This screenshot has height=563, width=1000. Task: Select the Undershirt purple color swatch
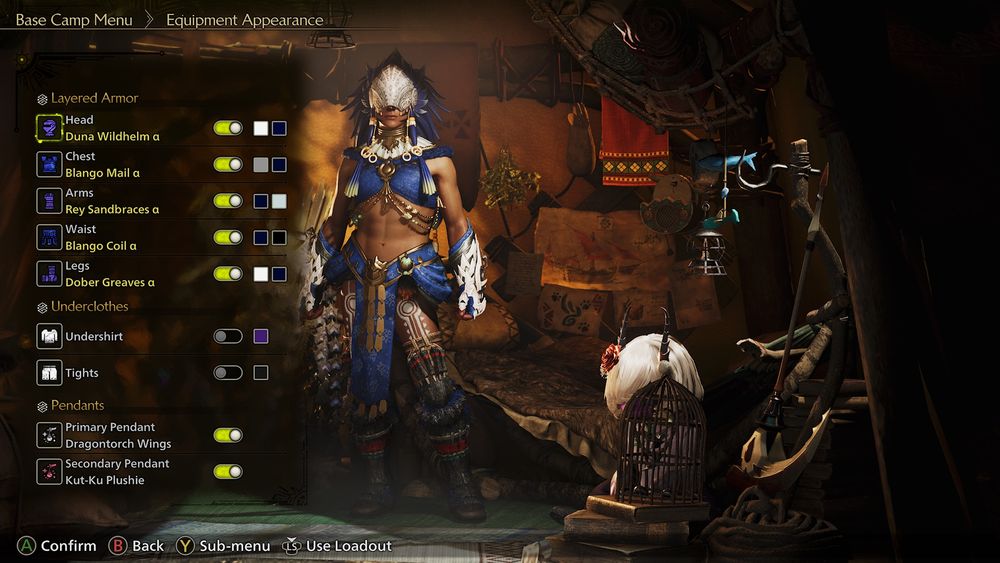(261, 336)
